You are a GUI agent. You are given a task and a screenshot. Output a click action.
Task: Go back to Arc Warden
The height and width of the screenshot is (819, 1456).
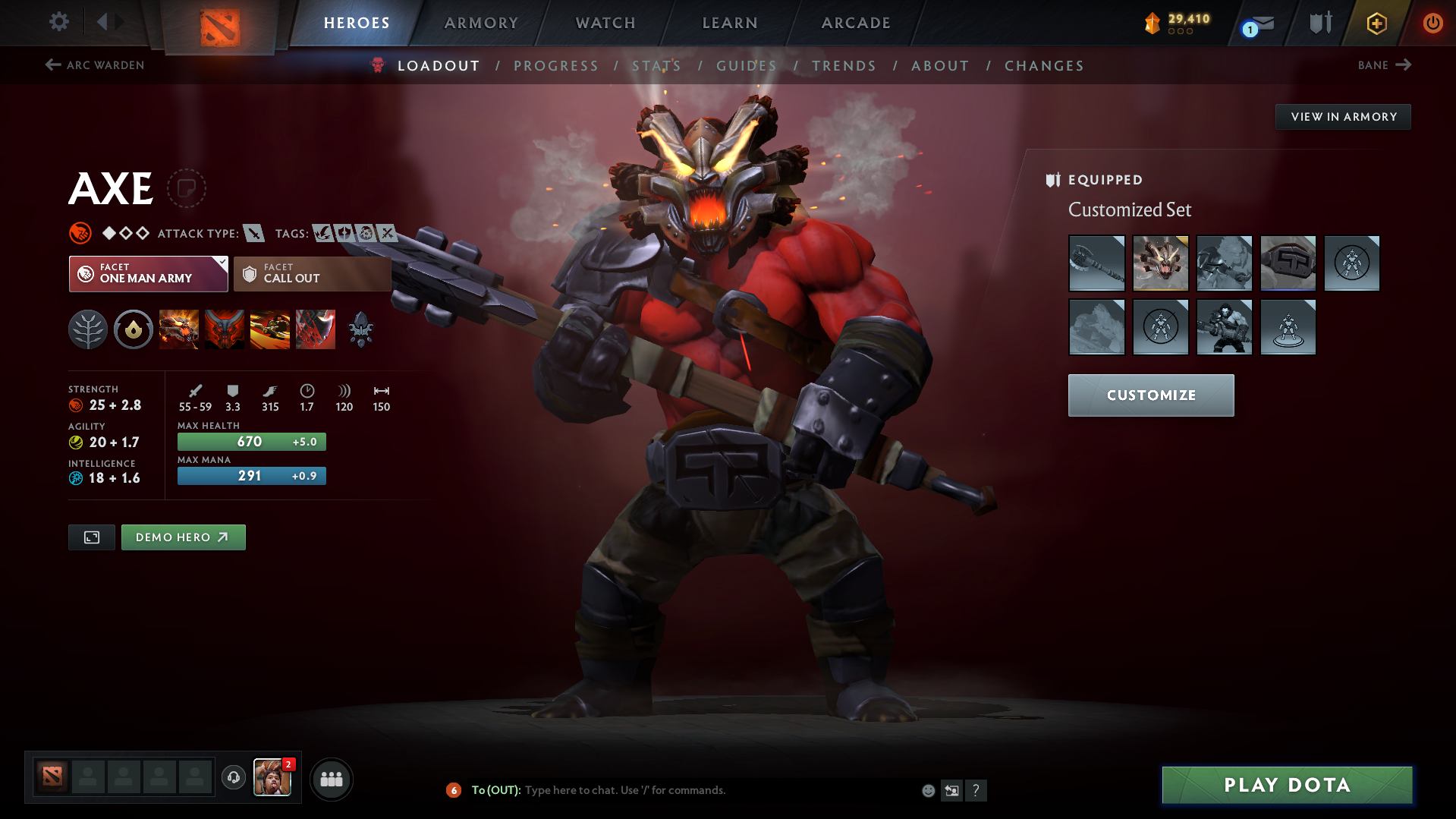coord(94,65)
